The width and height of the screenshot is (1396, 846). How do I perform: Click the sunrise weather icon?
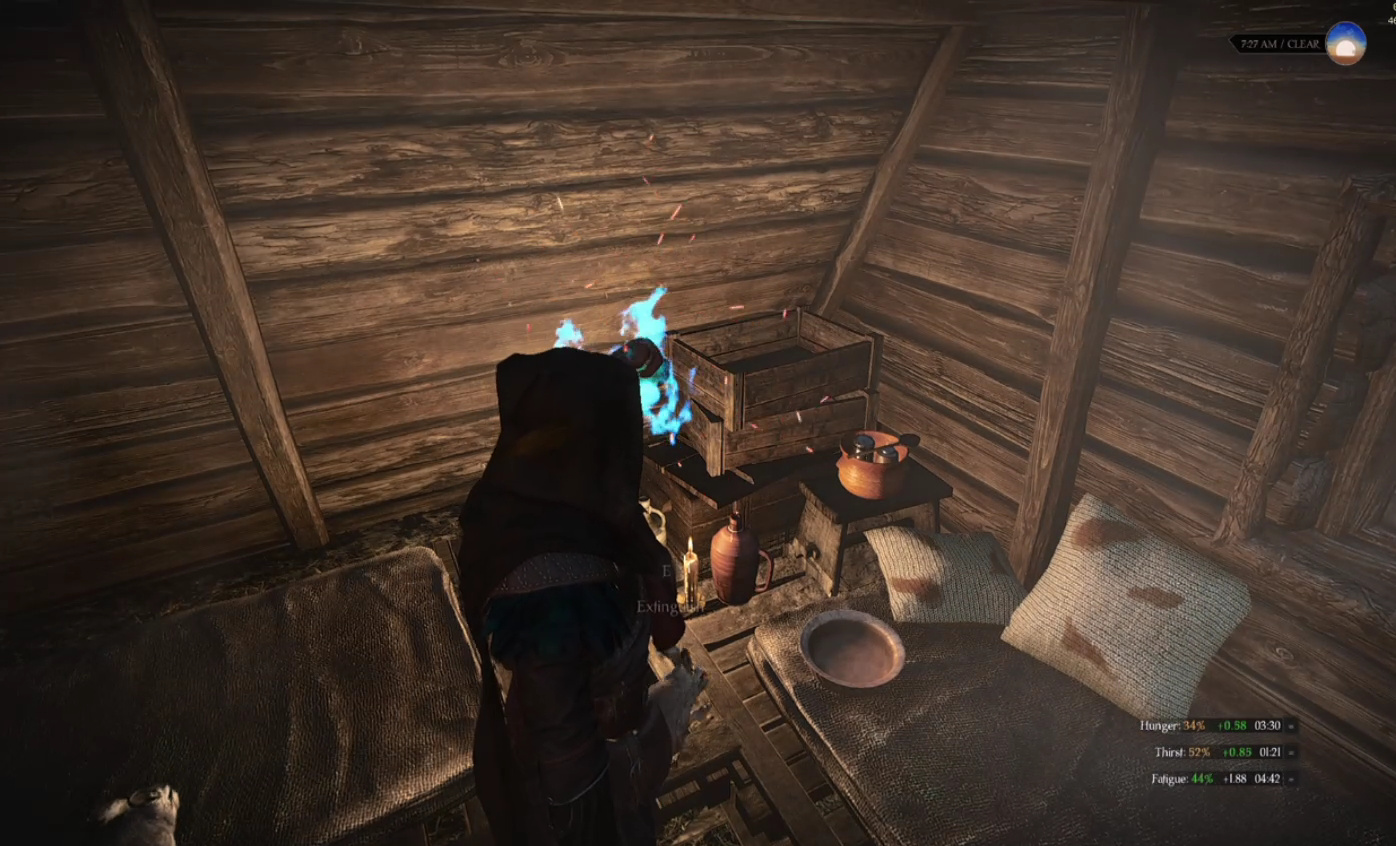1345,44
